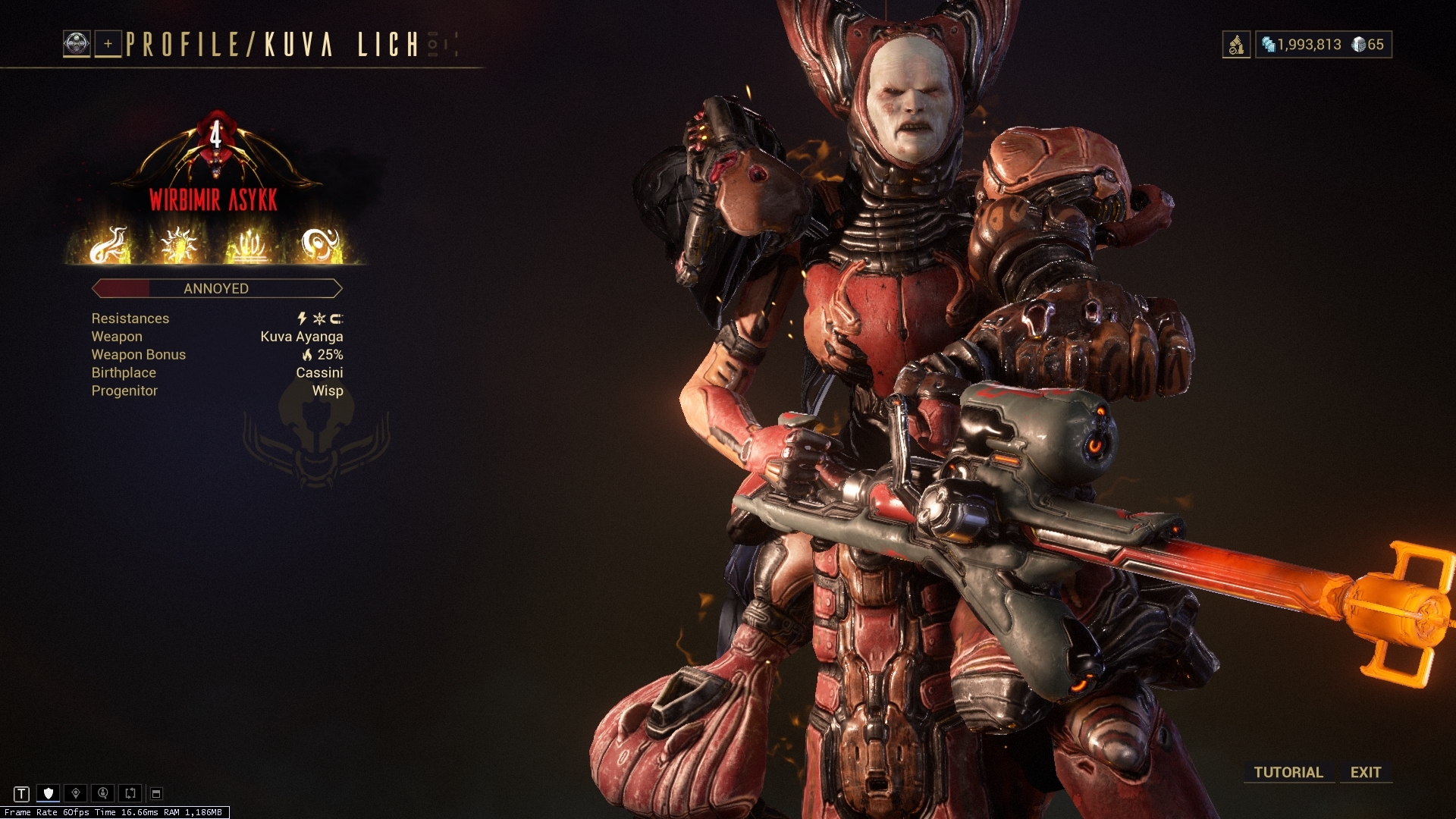
Task: Click the window layout icon in the bottom bar
Action: point(155,794)
